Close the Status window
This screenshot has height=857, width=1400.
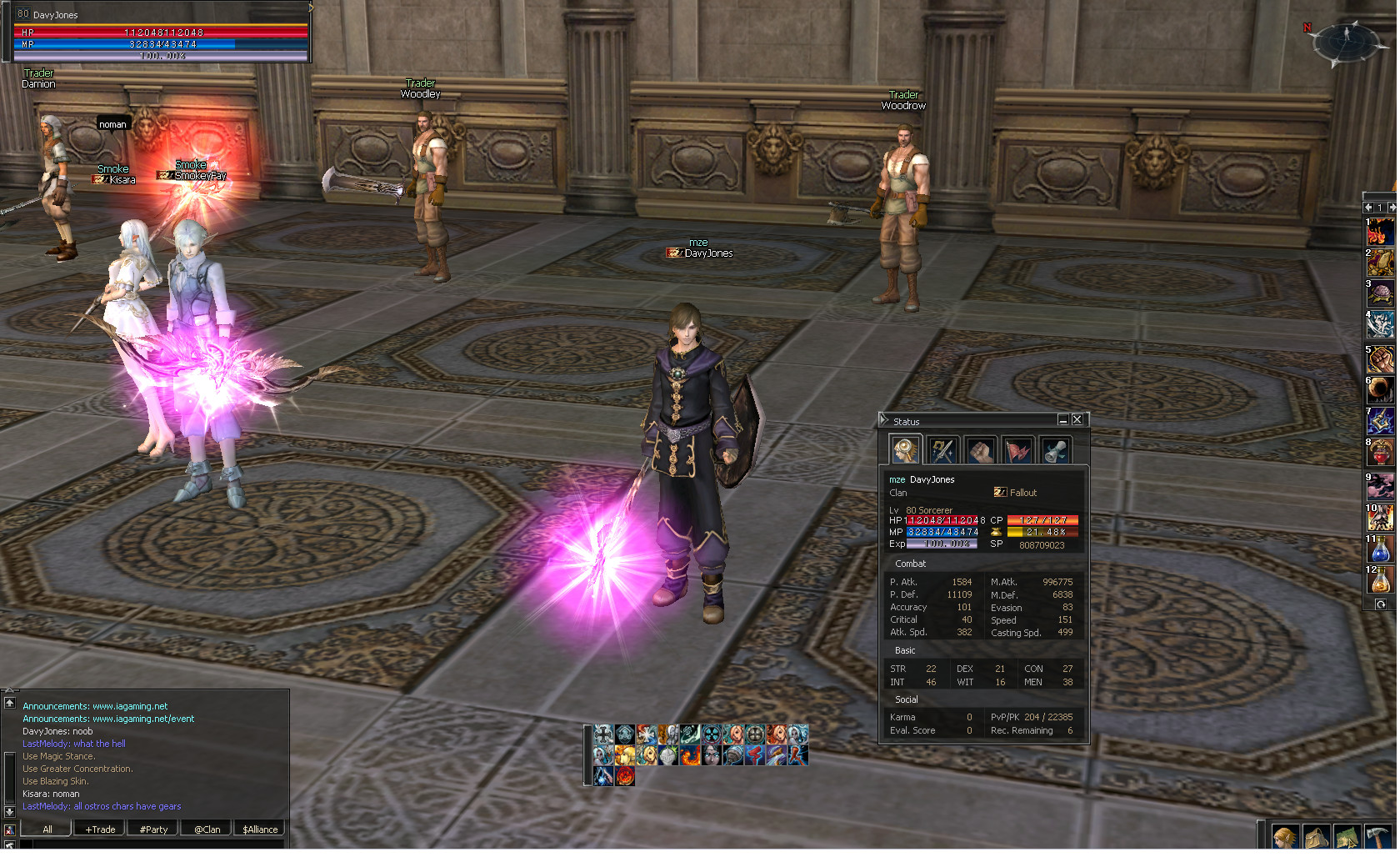(x=1077, y=419)
